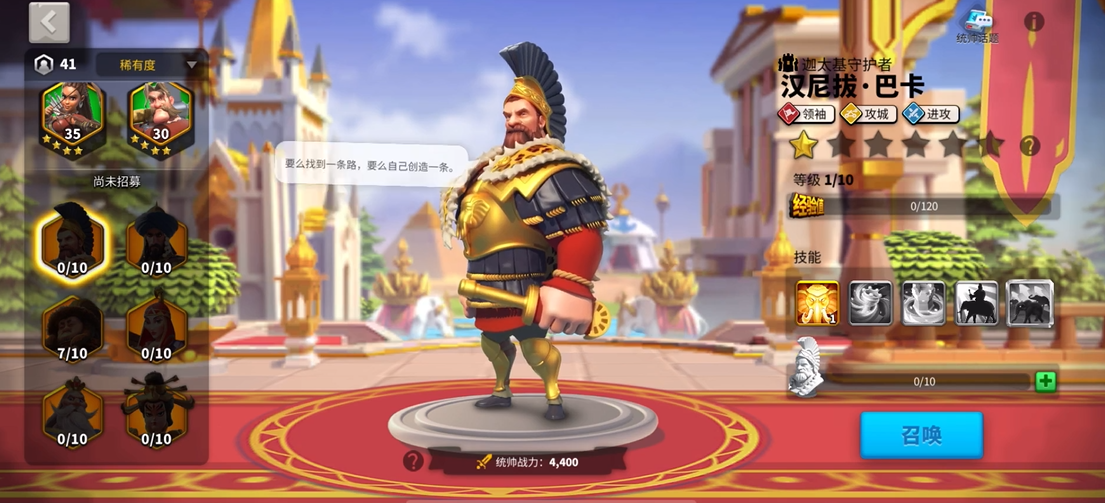Tap the 召唤 summon button

coord(921,435)
